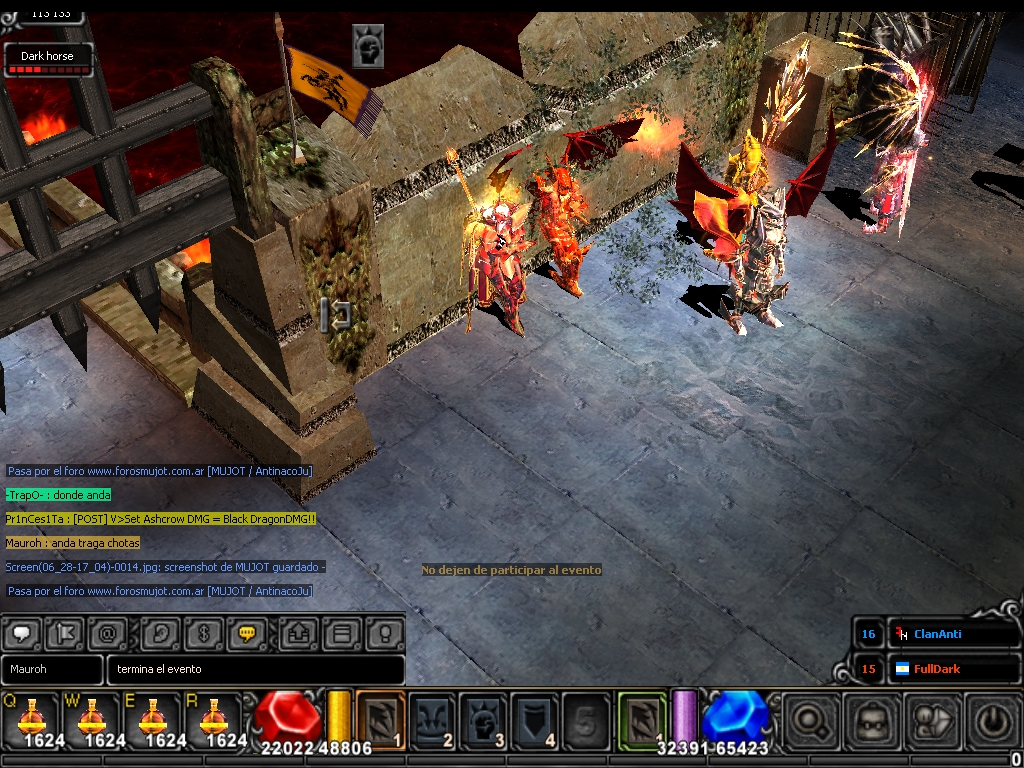The width and height of the screenshot is (1024, 768).
Task: Click the green-framed active skill slot
Action: pos(642,719)
